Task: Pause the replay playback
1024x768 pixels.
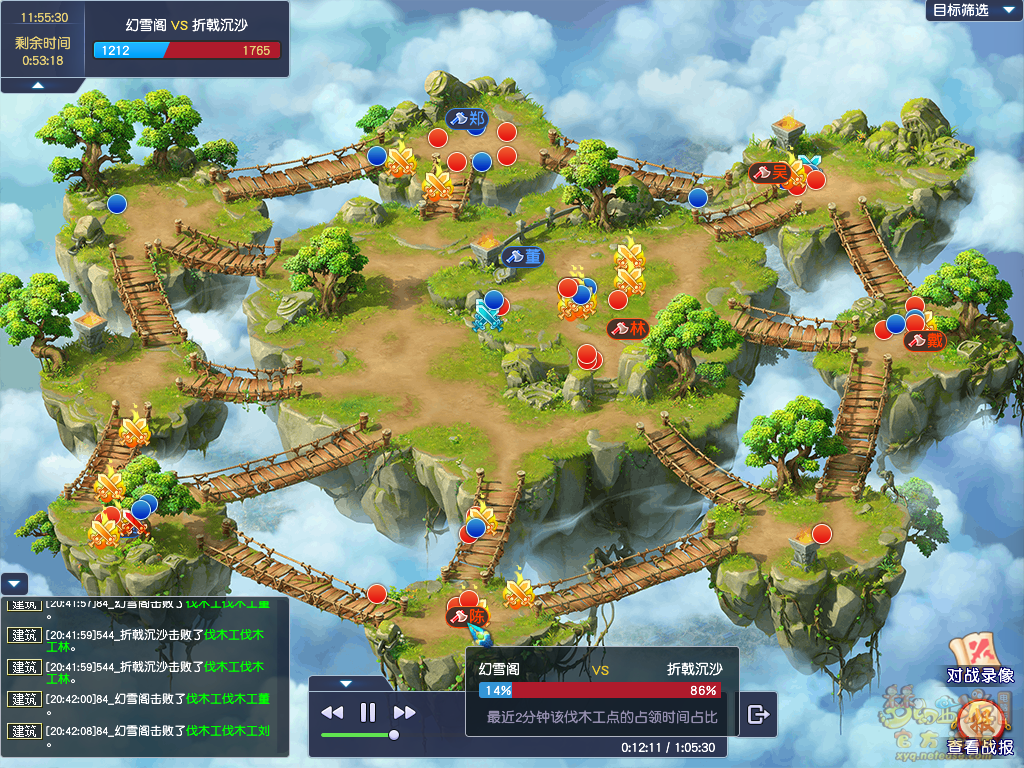Action: tap(368, 713)
